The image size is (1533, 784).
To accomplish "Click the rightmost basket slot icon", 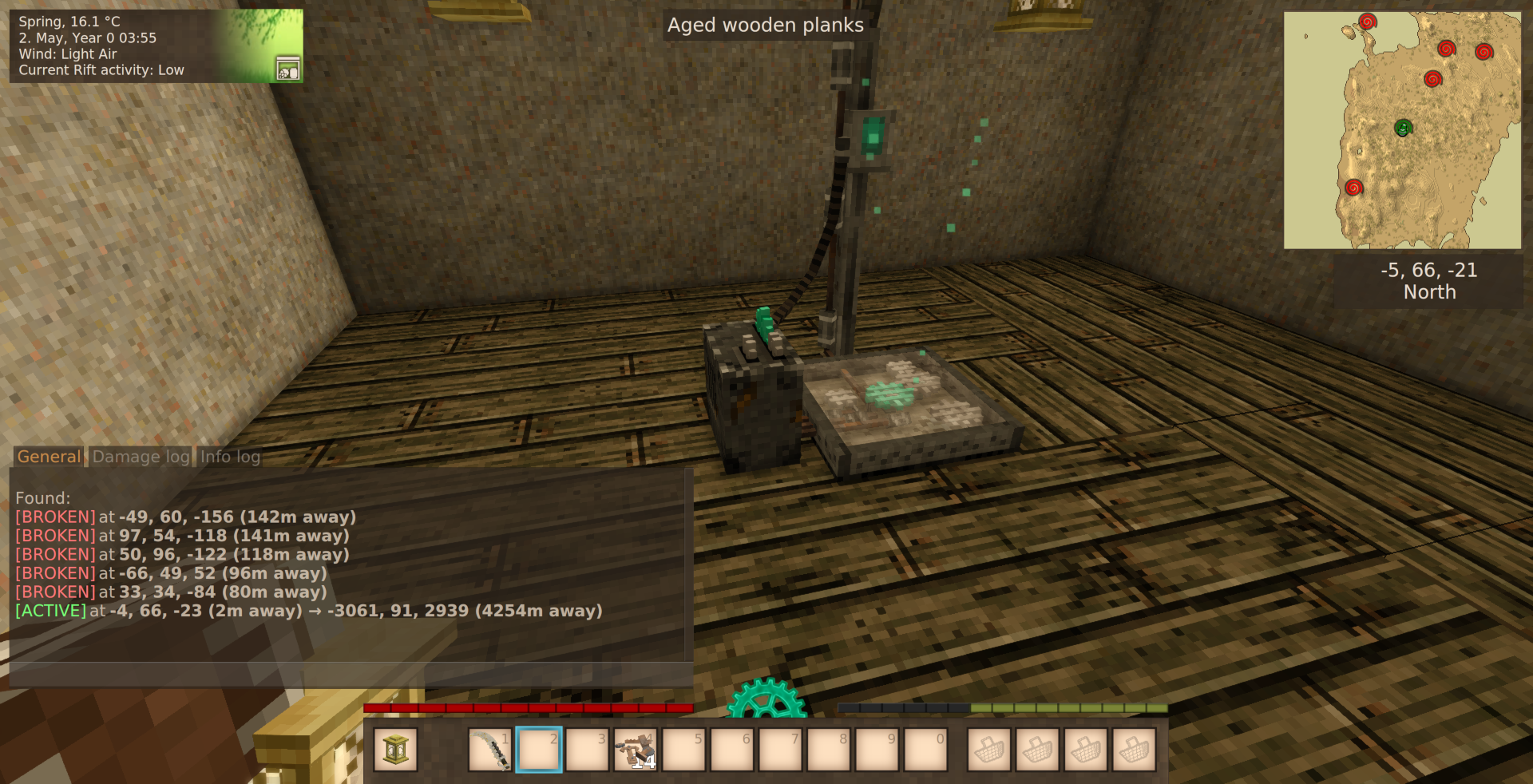I will [x=1133, y=749].
